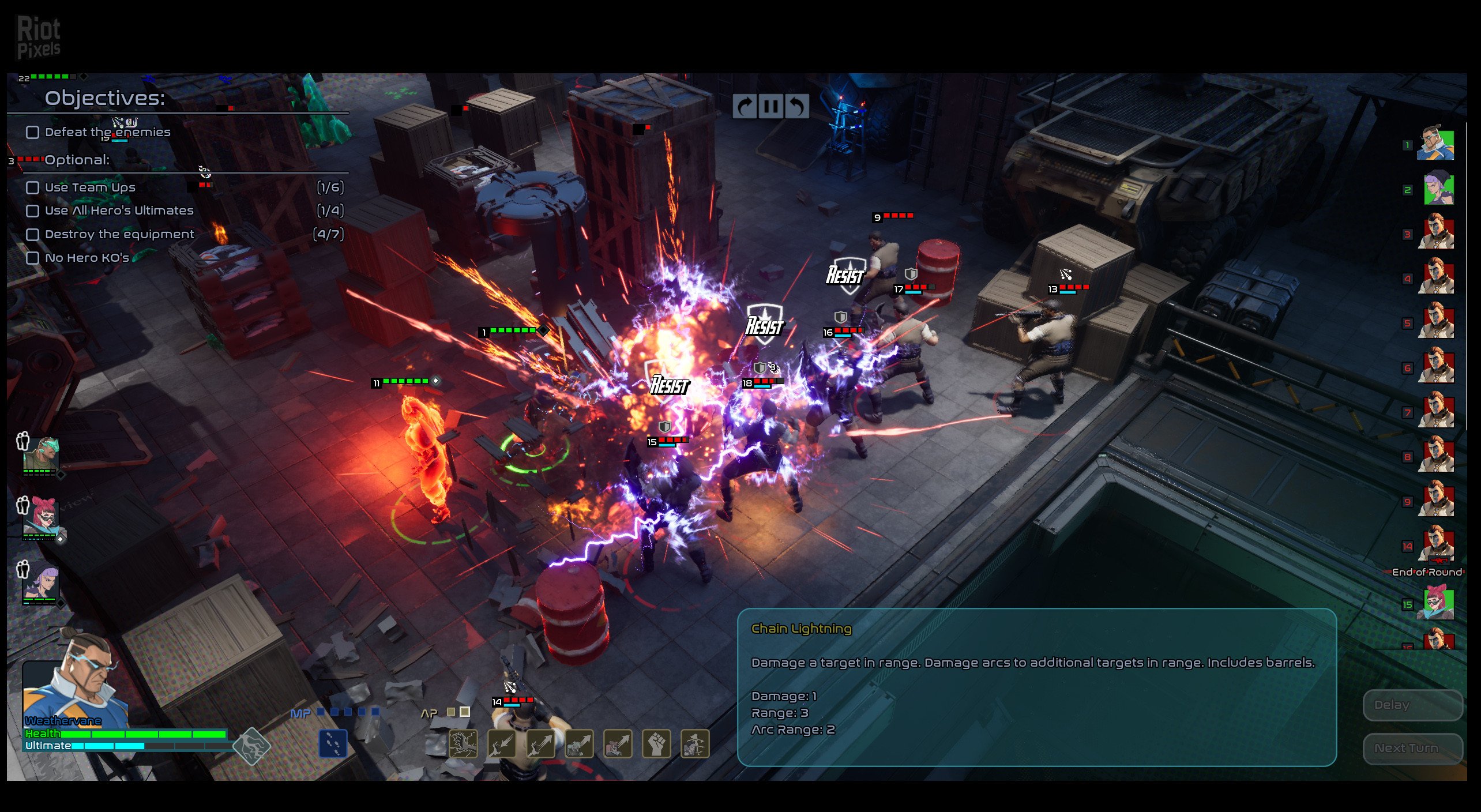Choose turn order entry number 15
The image size is (1481, 812).
pyautogui.click(x=1437, y=603)
